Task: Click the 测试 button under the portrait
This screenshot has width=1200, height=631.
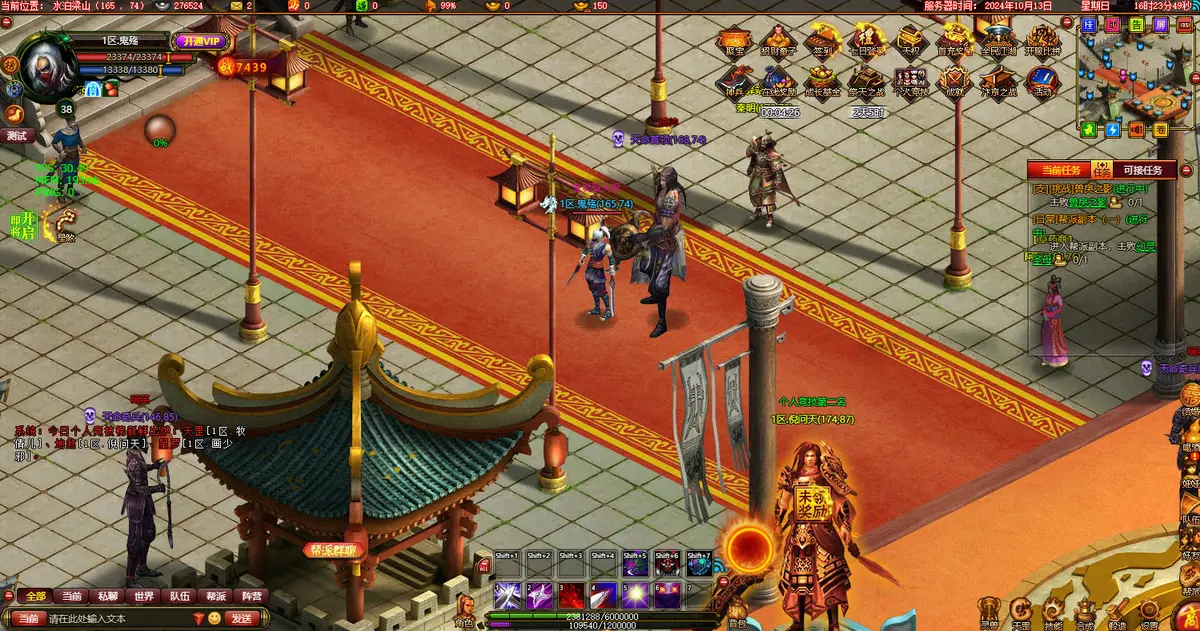Action: click(17, 135)
